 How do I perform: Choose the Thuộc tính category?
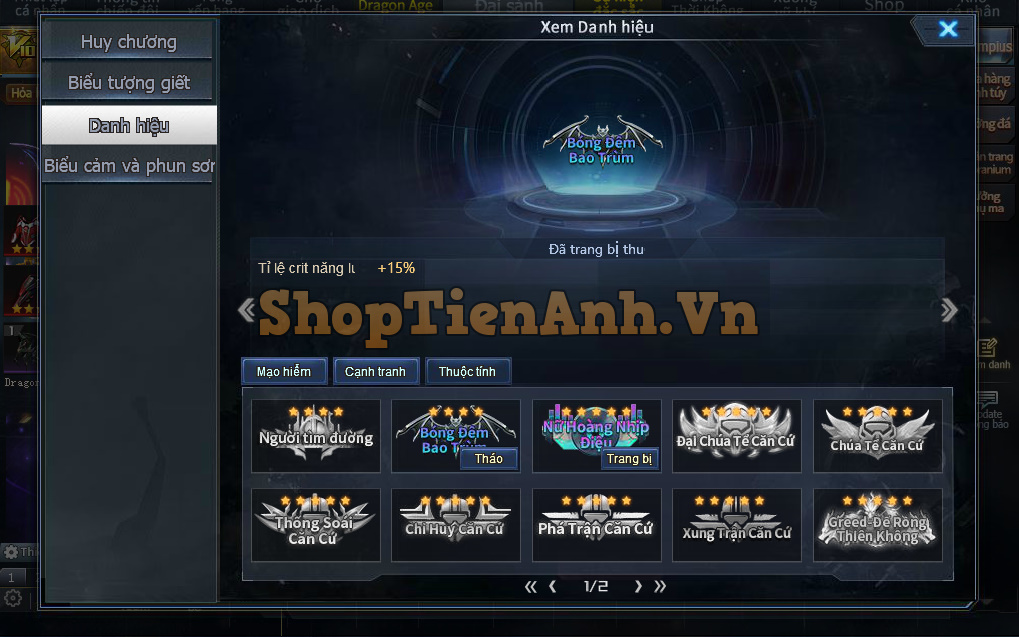pos(468,371)
